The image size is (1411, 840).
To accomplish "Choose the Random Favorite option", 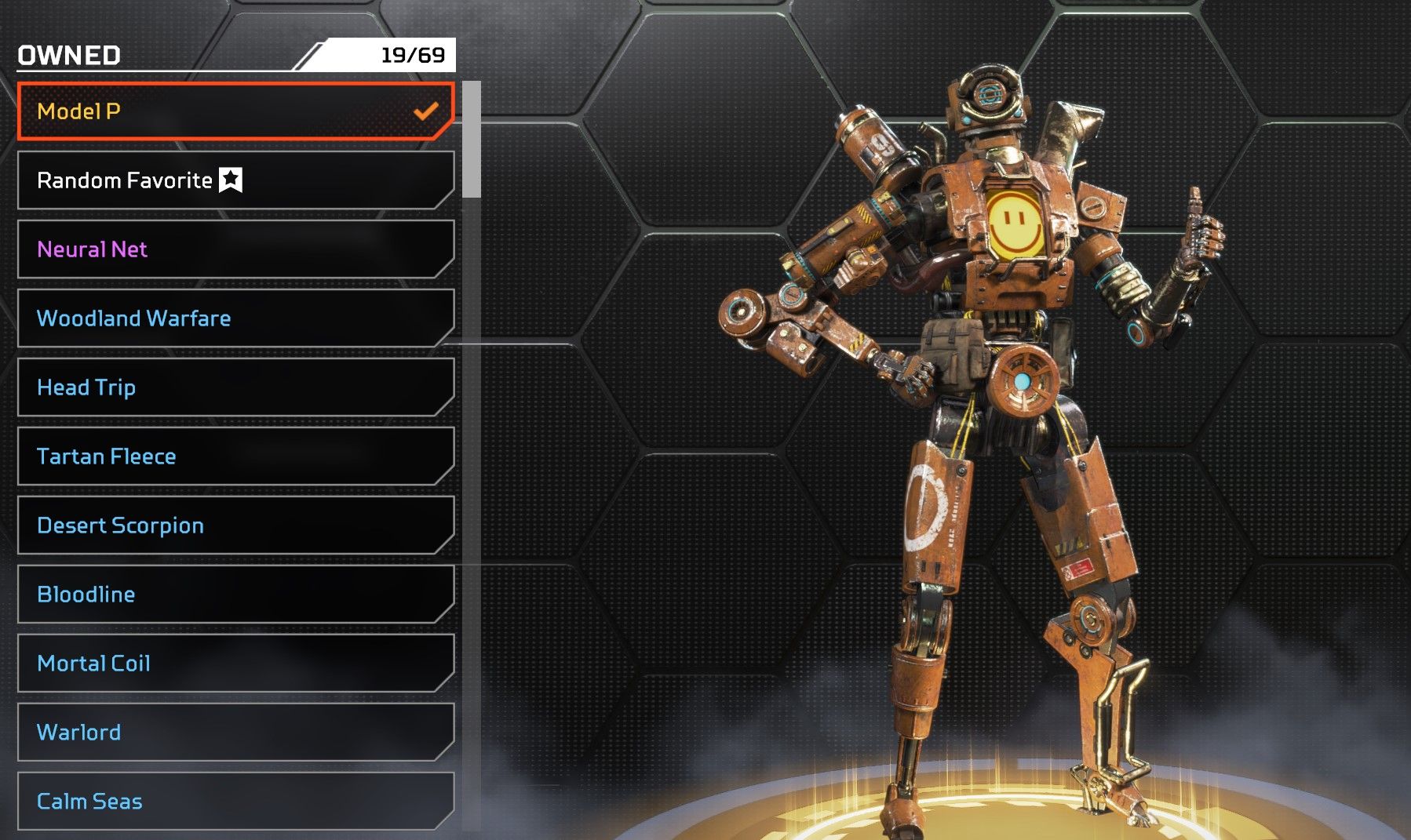I will (x=235, y=180).
